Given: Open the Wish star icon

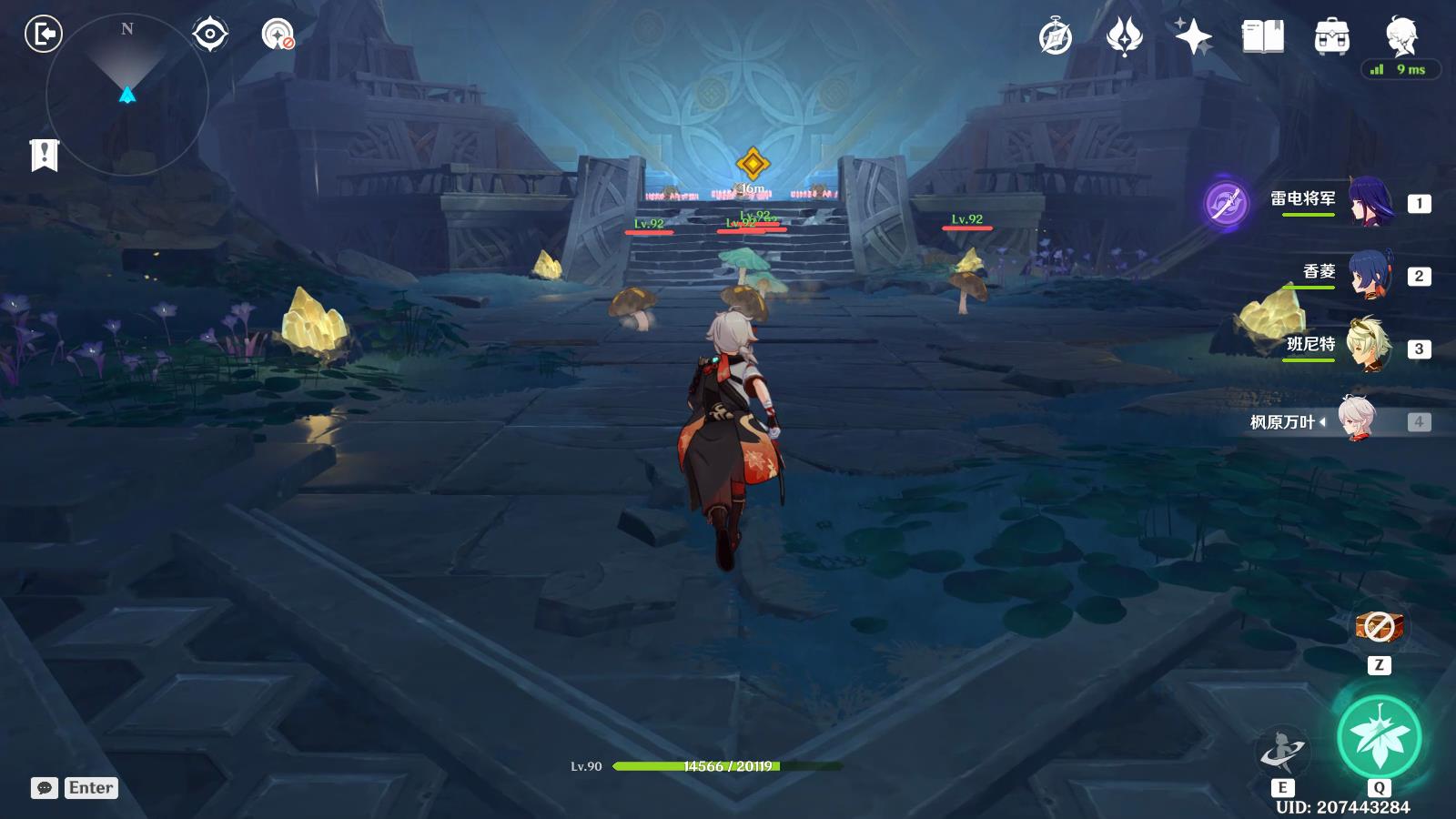Looking at the screenshot, I should [x=1193, y=37].
